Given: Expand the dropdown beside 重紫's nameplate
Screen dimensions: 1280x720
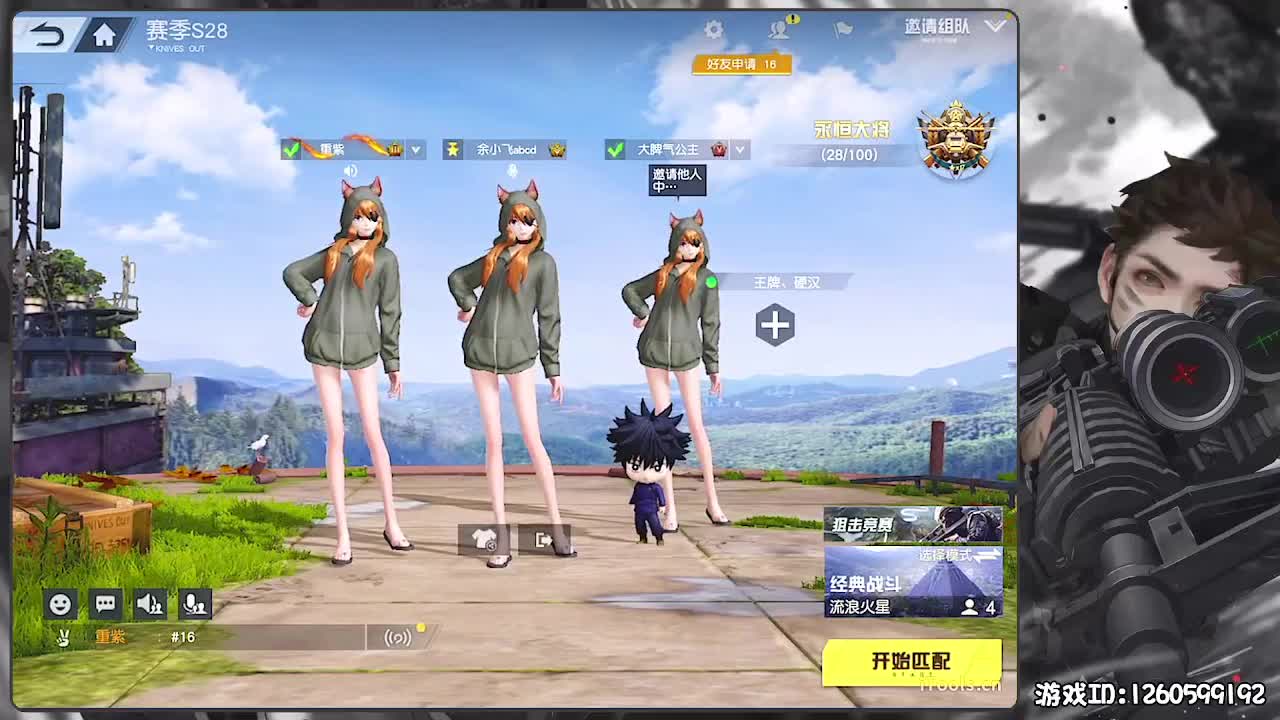Looking at the screenshot, I should coord(417,149).
